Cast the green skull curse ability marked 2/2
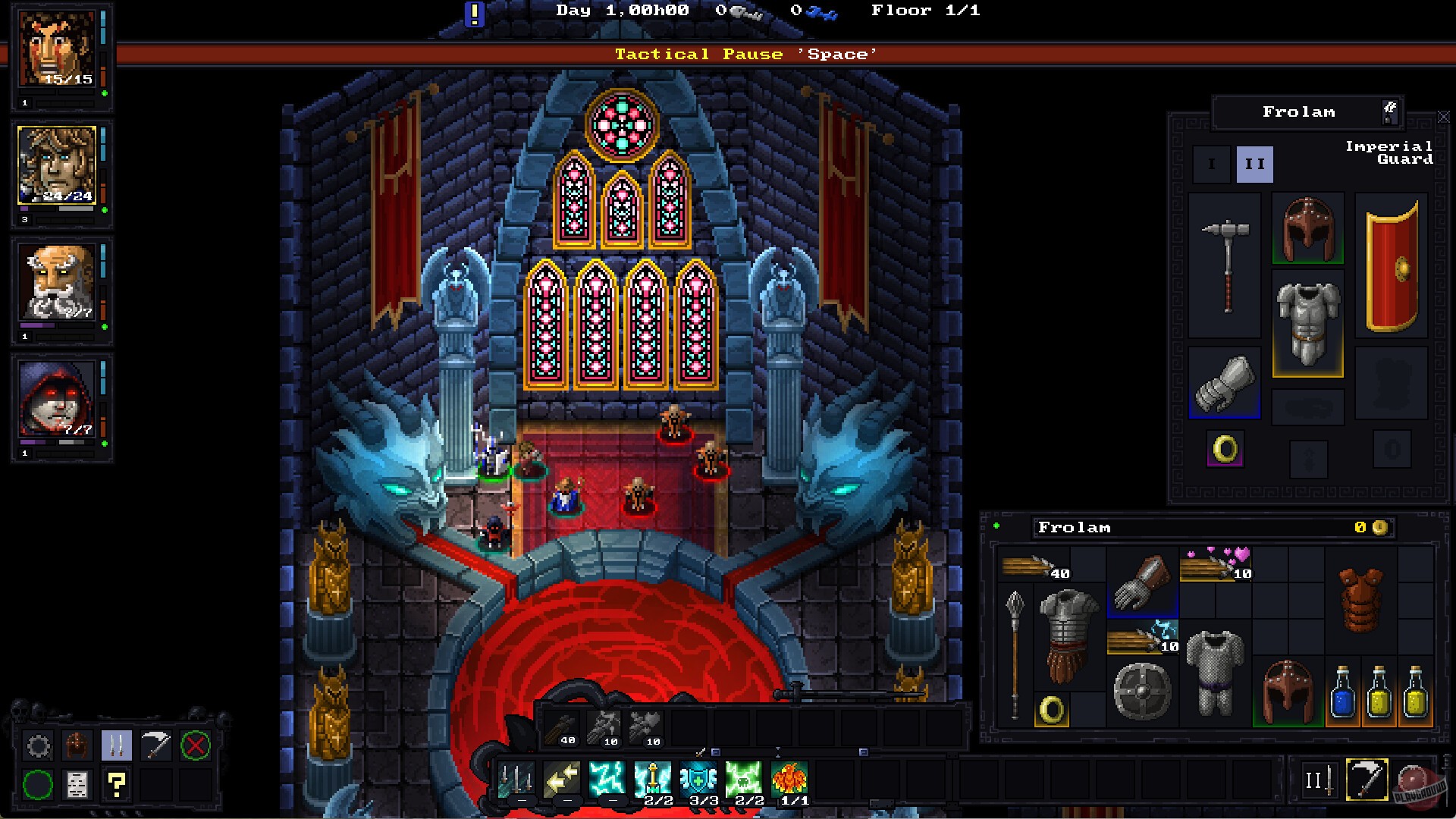Viewport: 1456px width, 819px height. pyautogui.click(x=745, y=776)
